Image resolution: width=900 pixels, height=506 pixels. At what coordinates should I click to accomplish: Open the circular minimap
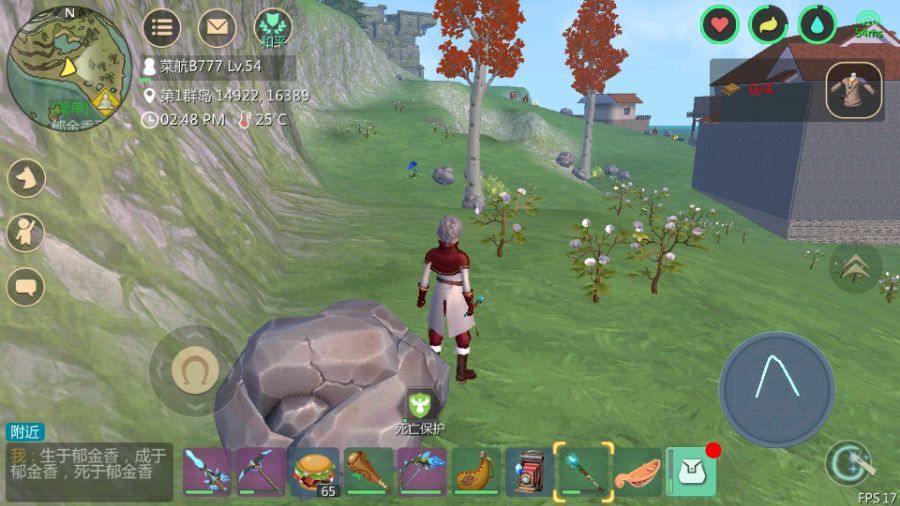pos(69,68)
